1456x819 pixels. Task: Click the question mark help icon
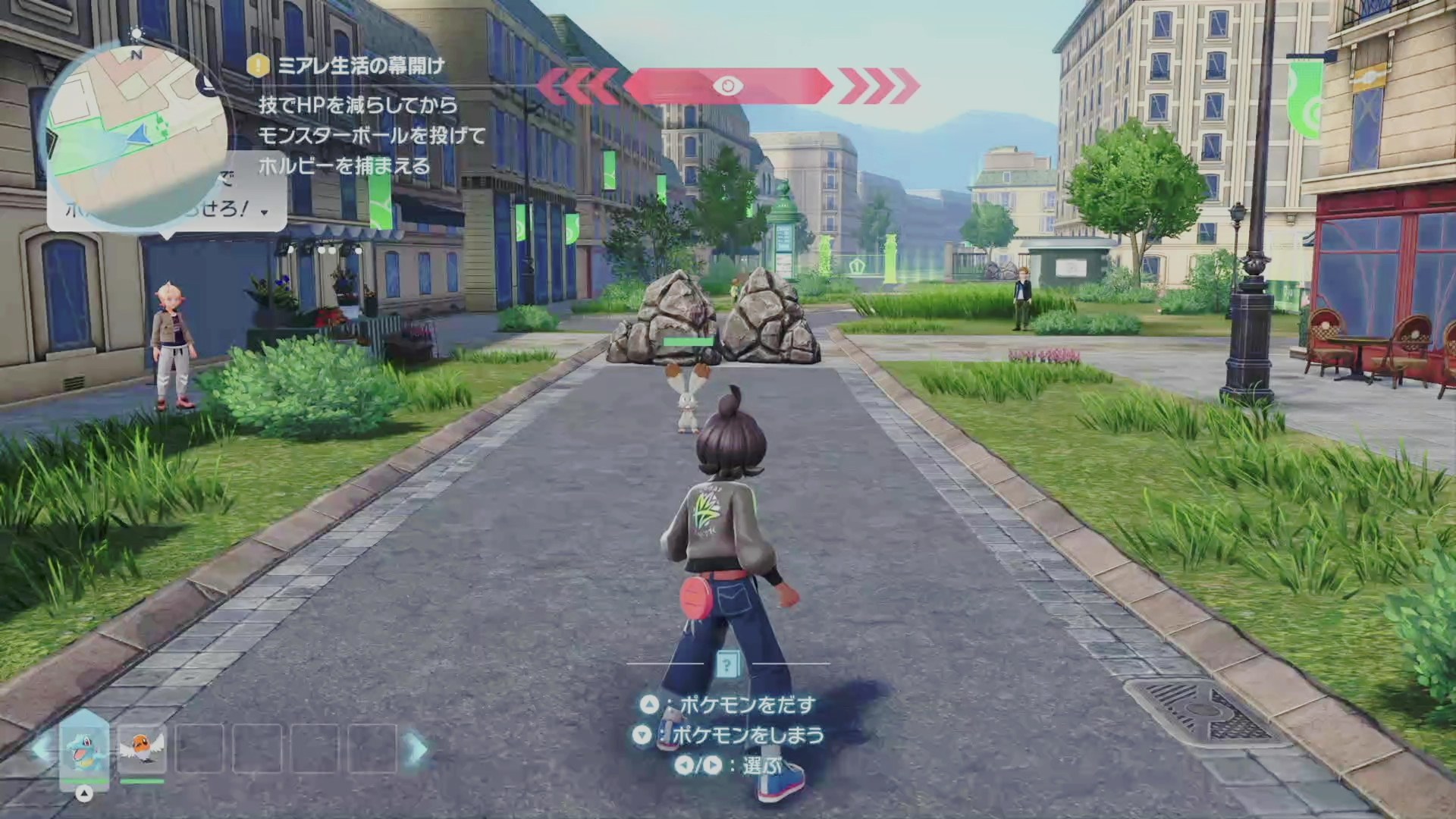pos(726,665)
